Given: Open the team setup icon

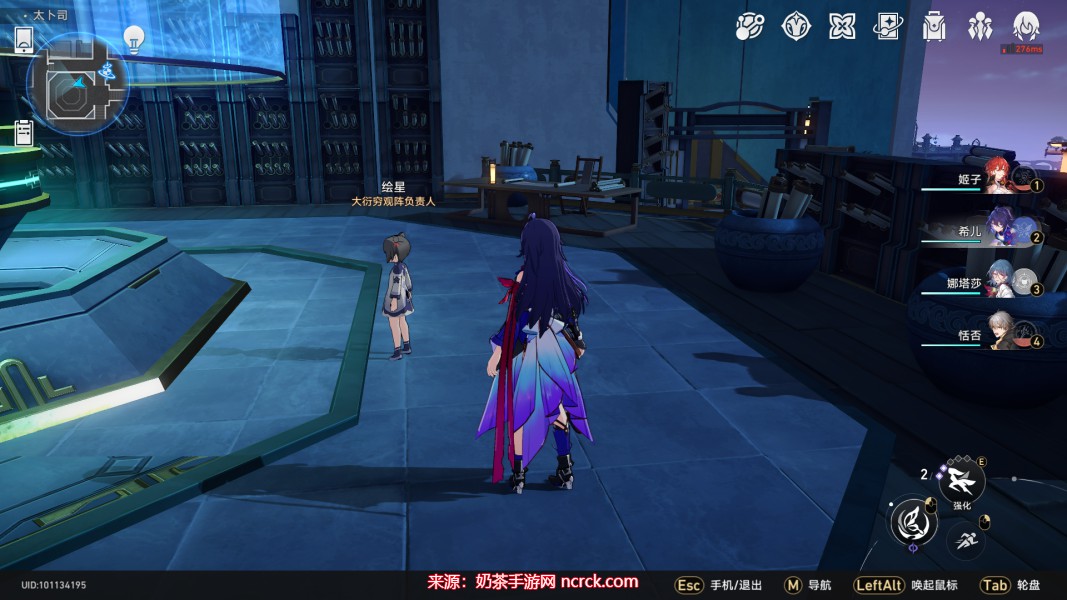Looking at the screenshot, I should coord(980,26).
